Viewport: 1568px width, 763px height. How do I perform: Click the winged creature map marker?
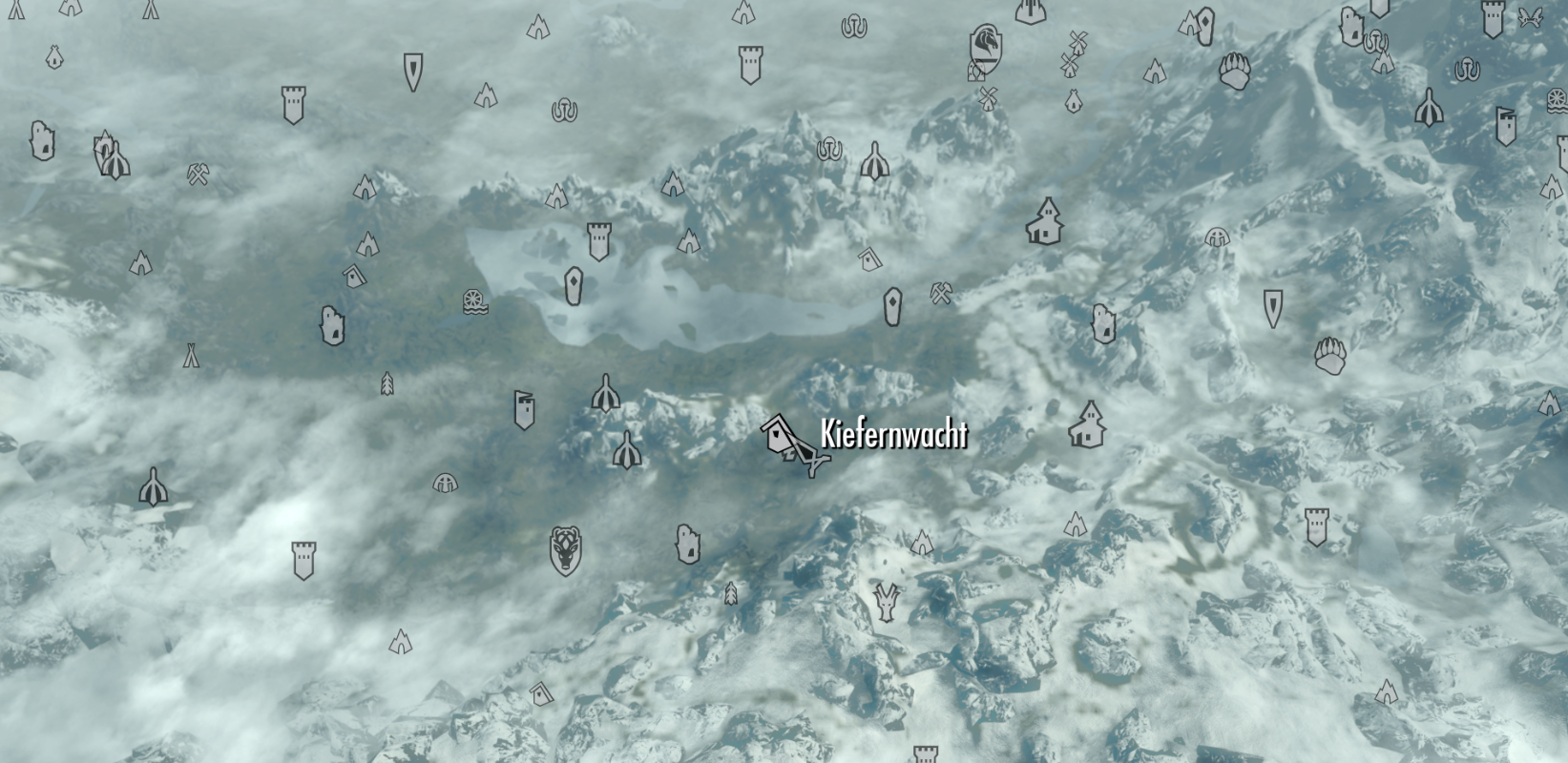tap(1530, 16)
